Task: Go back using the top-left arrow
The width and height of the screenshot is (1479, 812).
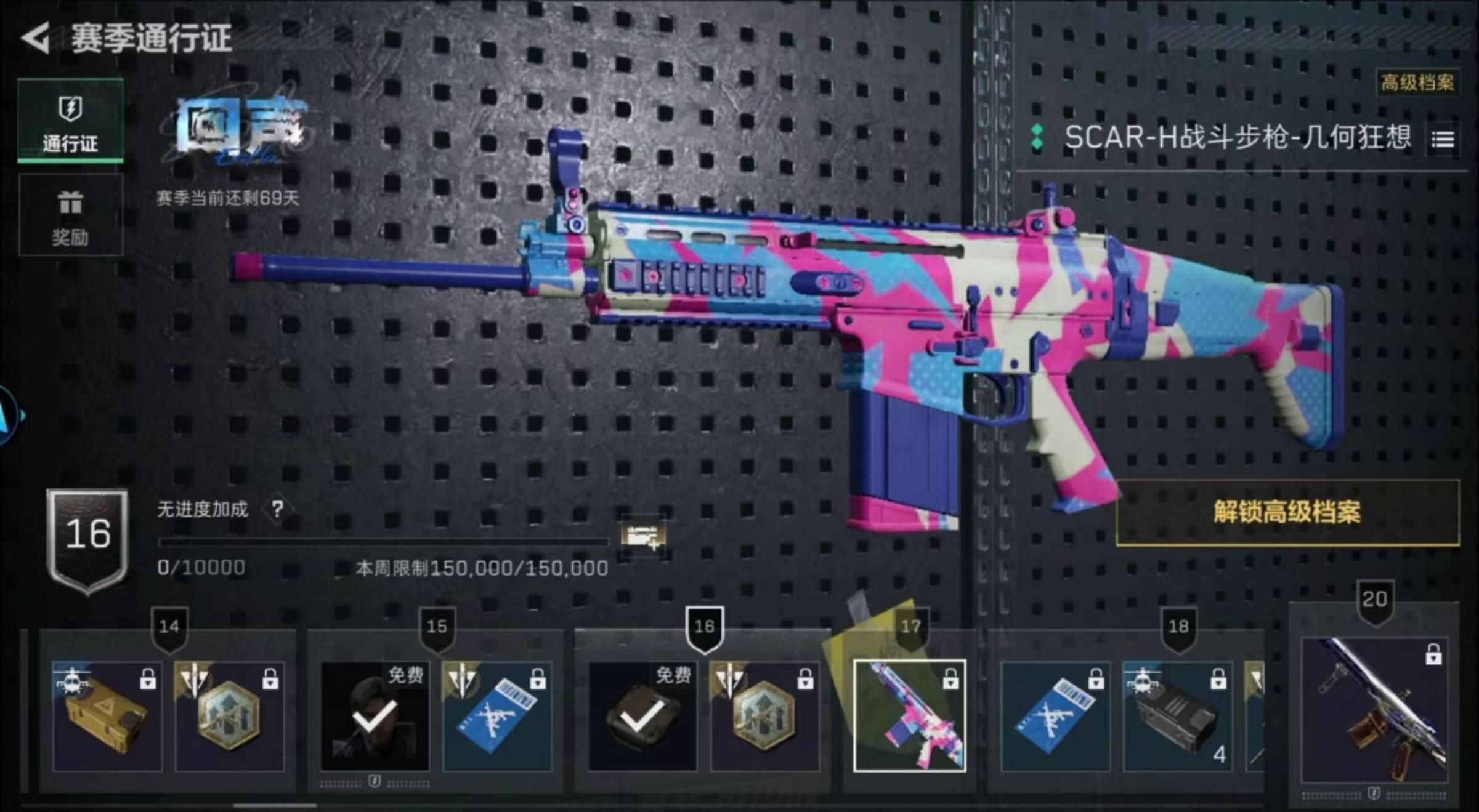Action: [x=36, y=38]
